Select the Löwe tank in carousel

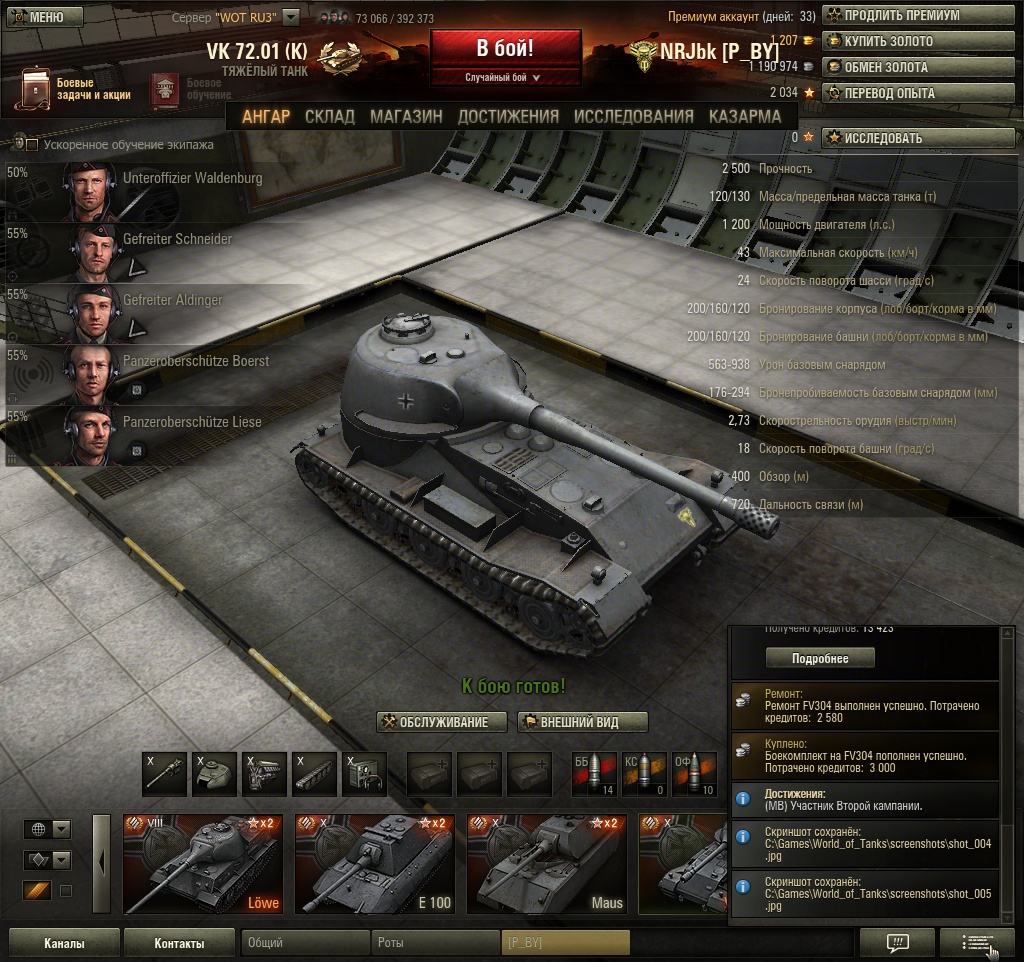point(203,864)
